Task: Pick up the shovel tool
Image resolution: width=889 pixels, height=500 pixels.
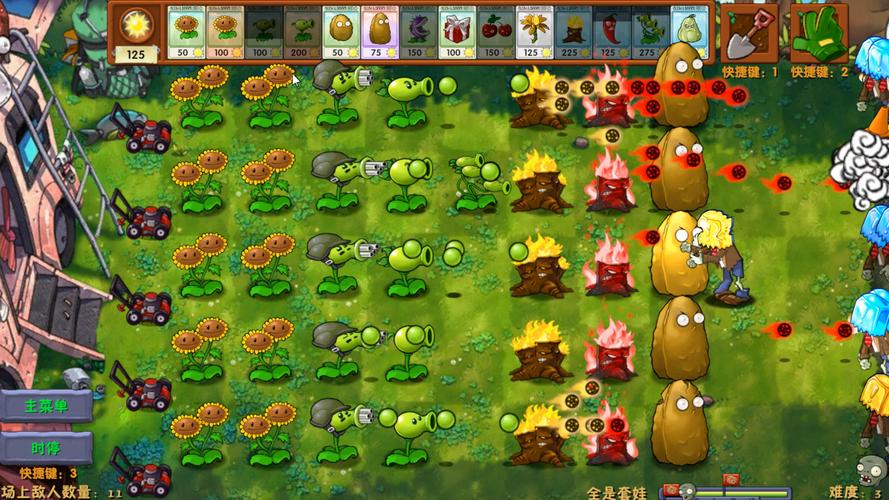Action: pos(748,31)
